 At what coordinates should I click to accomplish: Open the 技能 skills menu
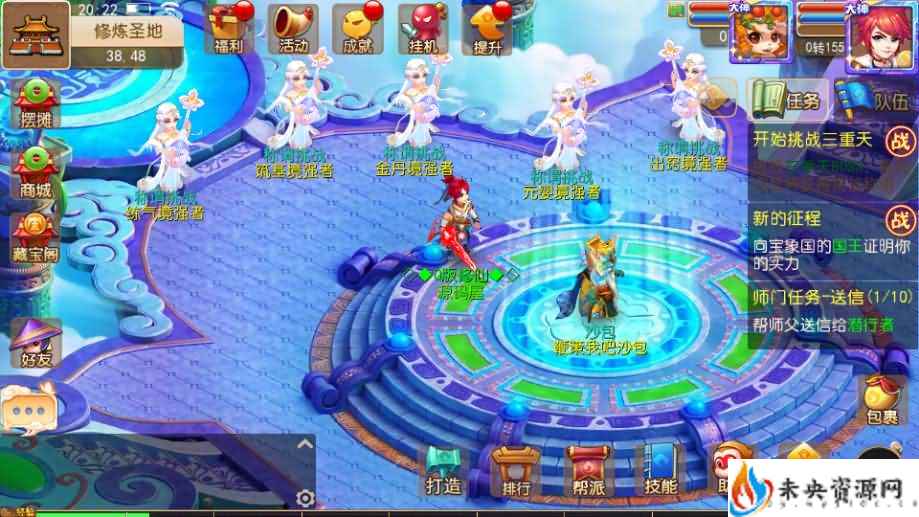point(660,471)
